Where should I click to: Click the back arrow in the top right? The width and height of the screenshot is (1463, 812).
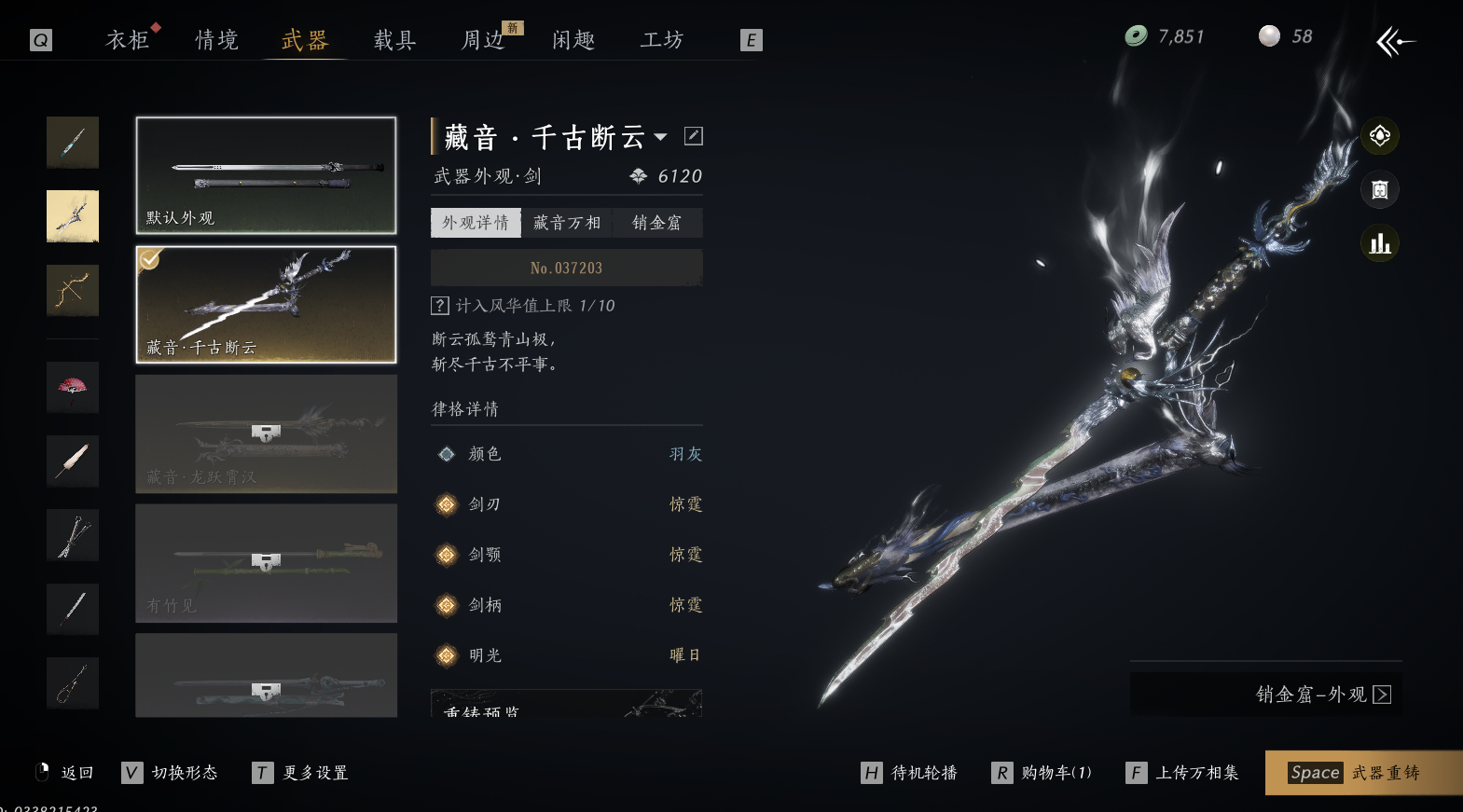(1395, 41)
